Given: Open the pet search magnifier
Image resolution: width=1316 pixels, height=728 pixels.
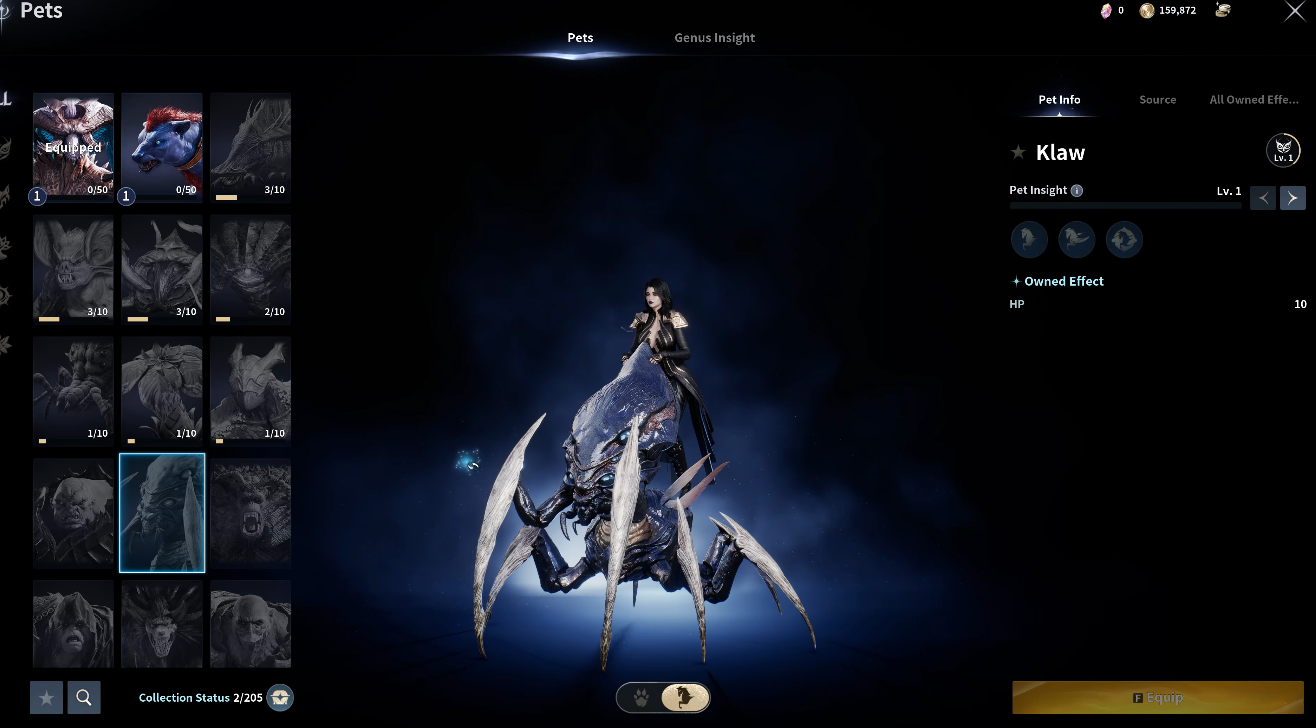Looking at the screenshot, I should click(x=84, y=697).
